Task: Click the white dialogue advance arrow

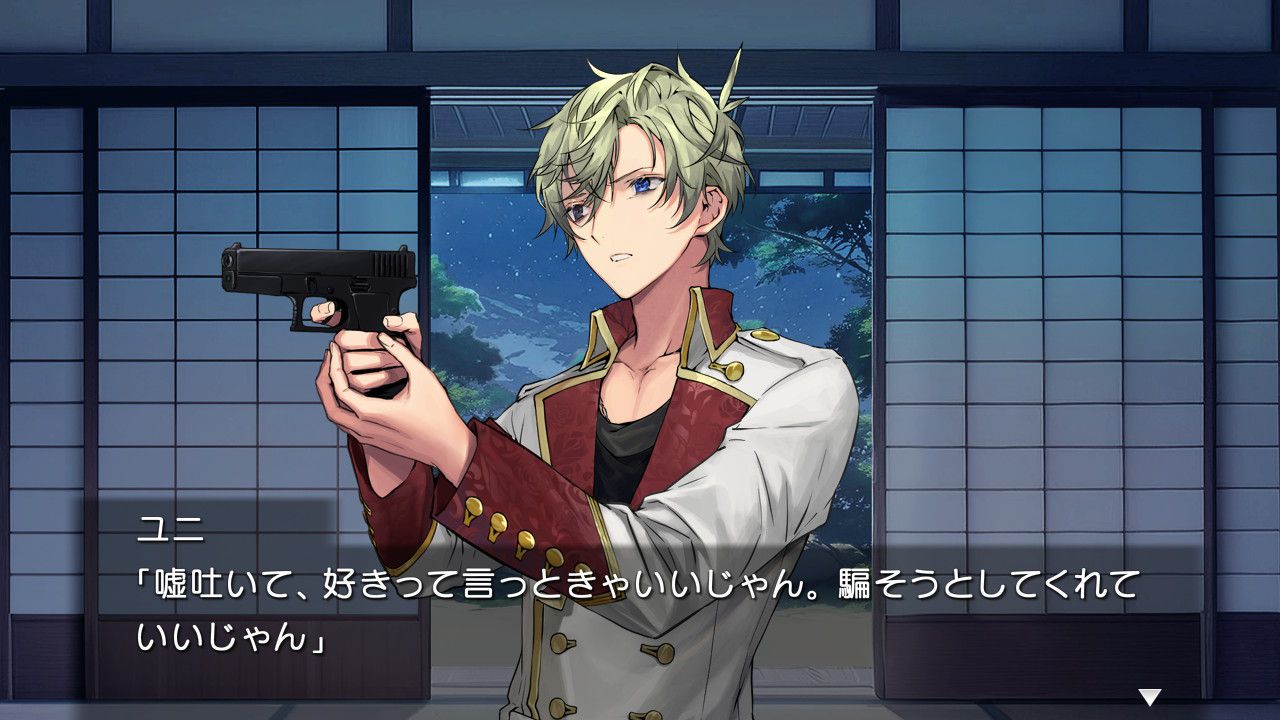Action: point(1150,697)
